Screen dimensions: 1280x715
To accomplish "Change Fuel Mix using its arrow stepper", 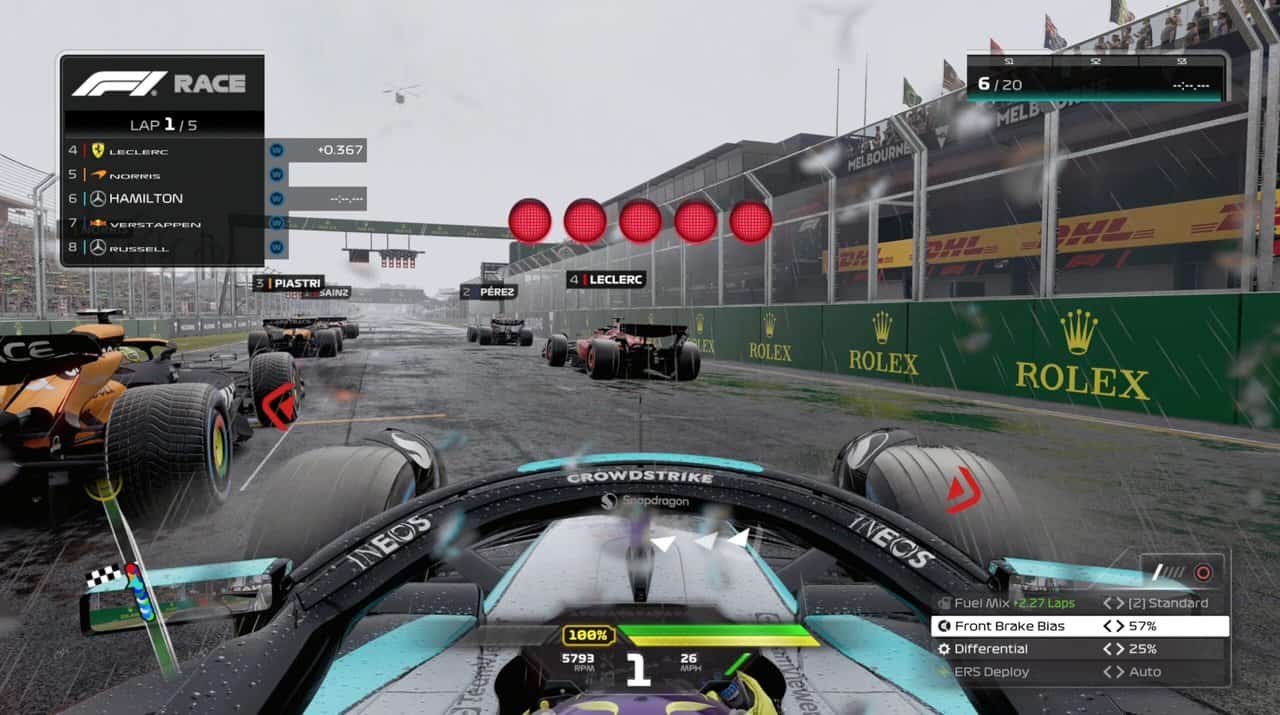I will coord(1113,603).
